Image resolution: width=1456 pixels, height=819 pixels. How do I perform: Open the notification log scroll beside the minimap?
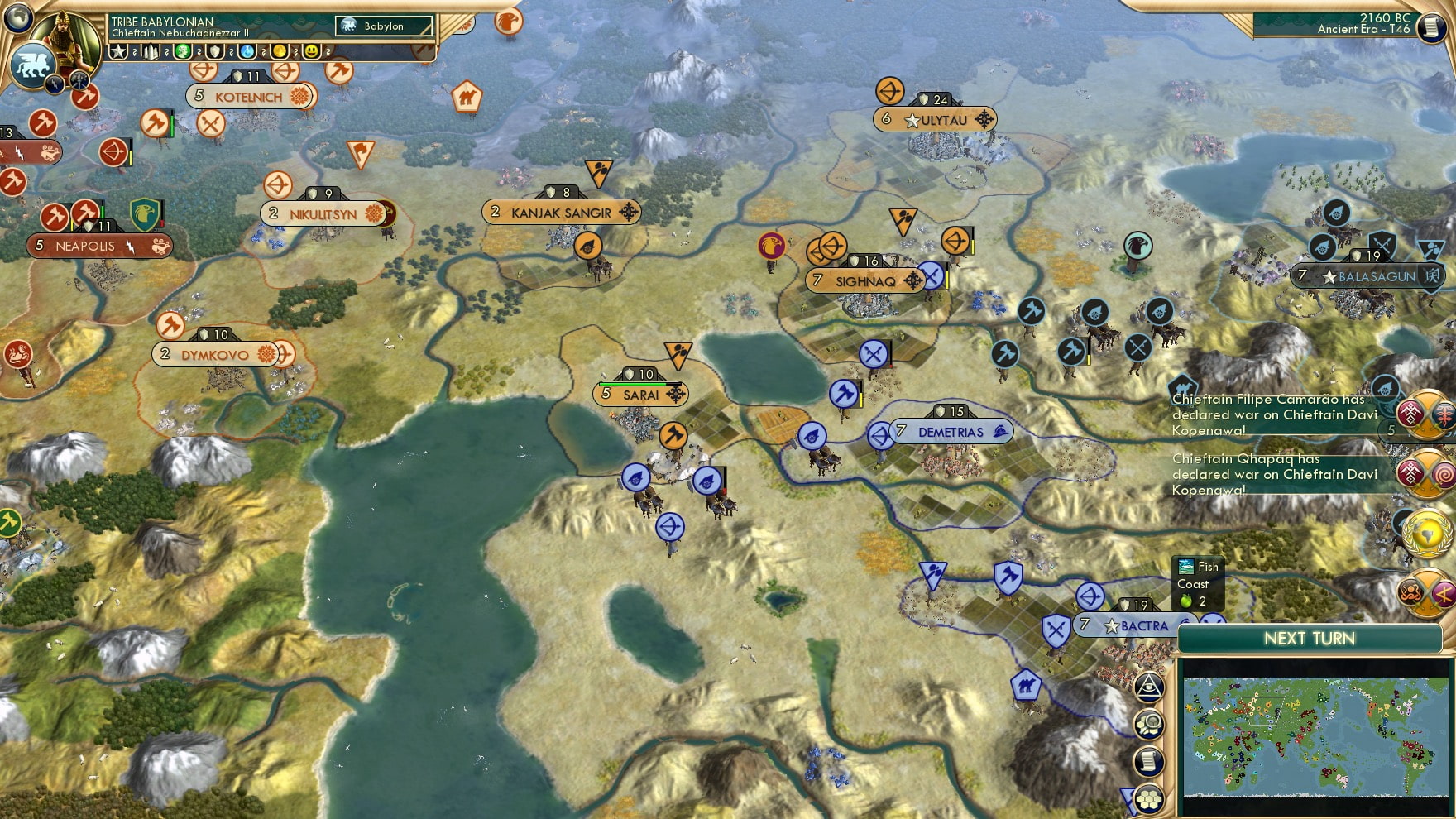pyautogui.click(x=1150, y=761)
